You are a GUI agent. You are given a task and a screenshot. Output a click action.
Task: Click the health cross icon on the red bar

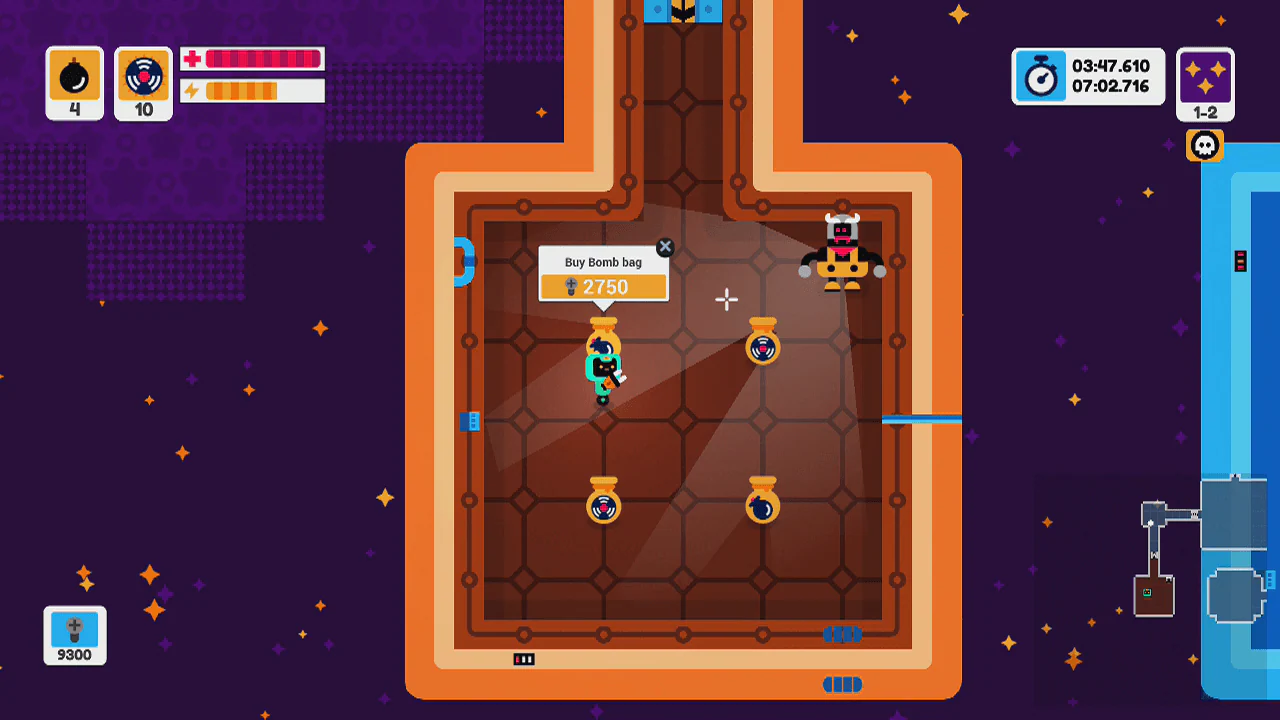(x=190, y=58)
